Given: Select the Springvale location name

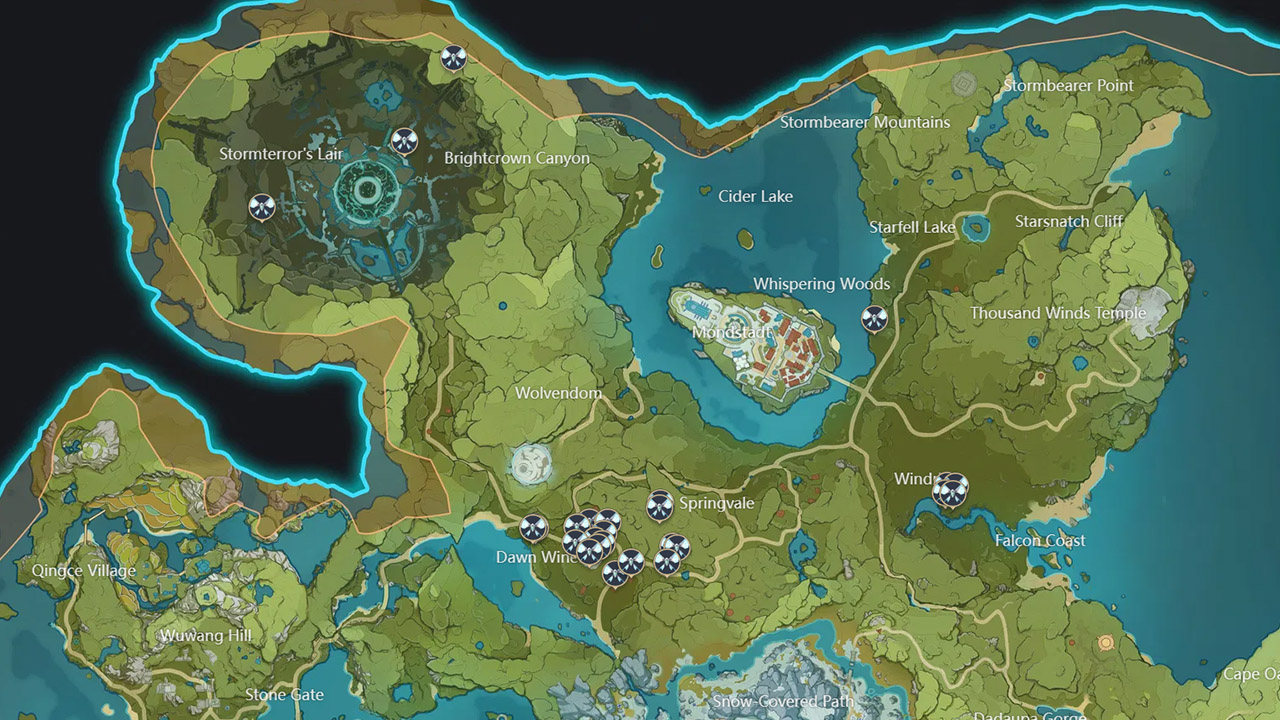Looking at the screenshot, I should point(716,503).
